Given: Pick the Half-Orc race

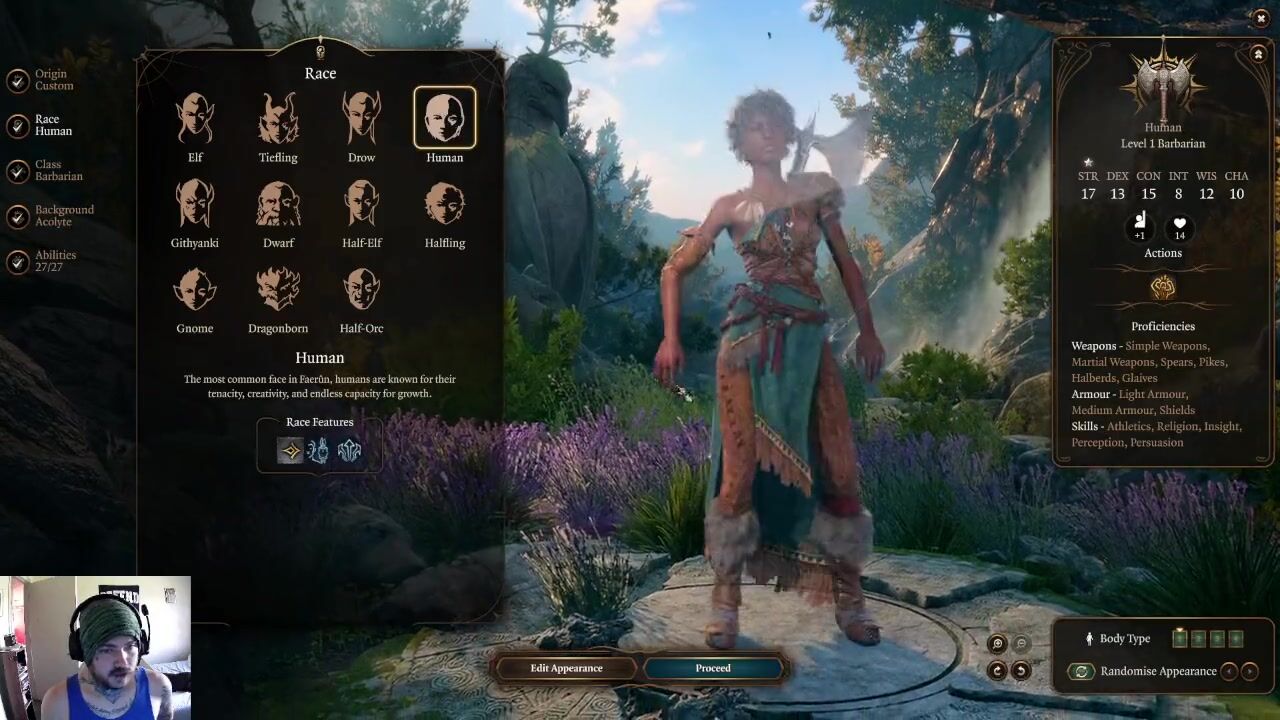Looking at the screenshot, I should 361,289.
